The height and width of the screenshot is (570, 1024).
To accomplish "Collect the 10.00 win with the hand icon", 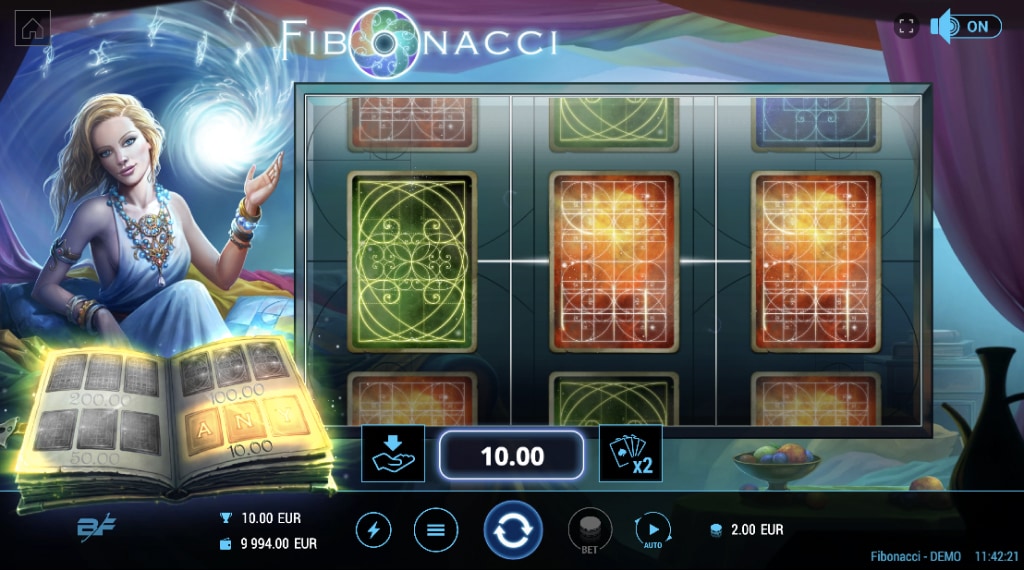I will pyautogui.click(x=392, y=454).
